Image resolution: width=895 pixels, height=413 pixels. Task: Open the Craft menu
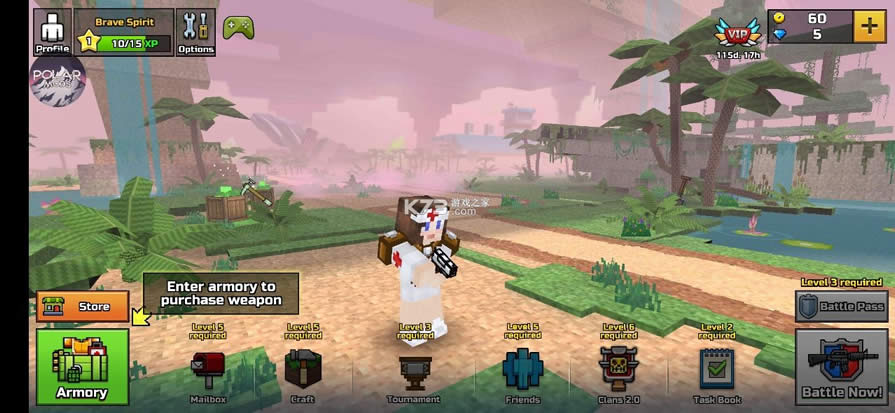click(x=302, y=373)
